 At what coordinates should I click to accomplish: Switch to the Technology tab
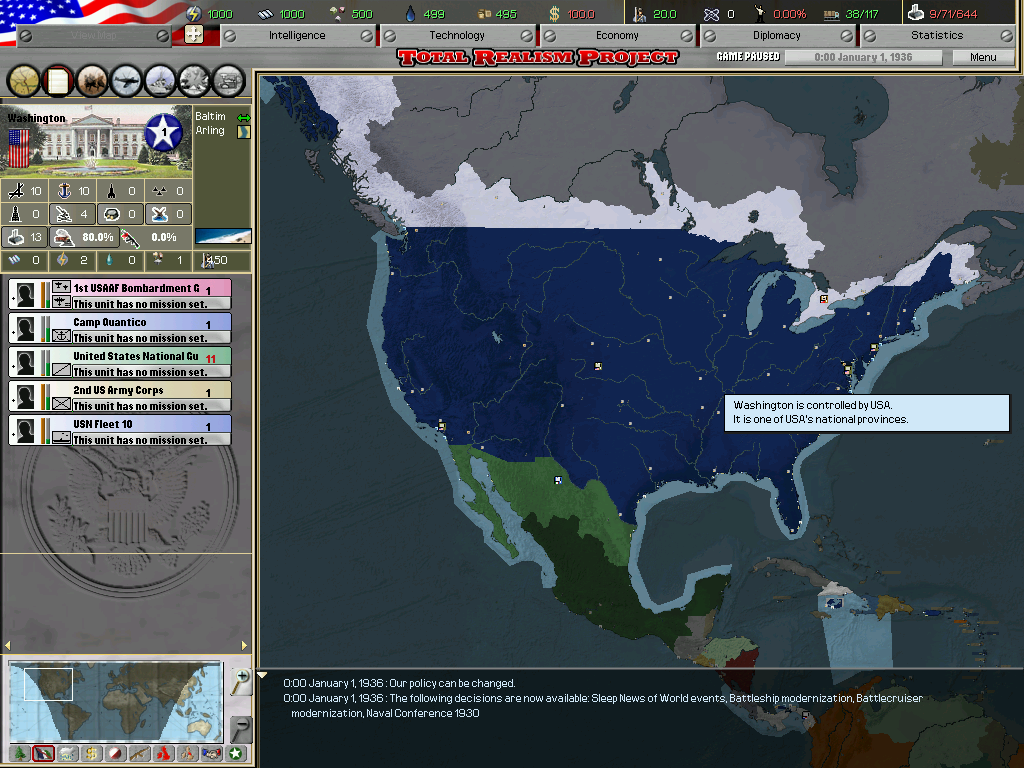click(x=457, y=35)
